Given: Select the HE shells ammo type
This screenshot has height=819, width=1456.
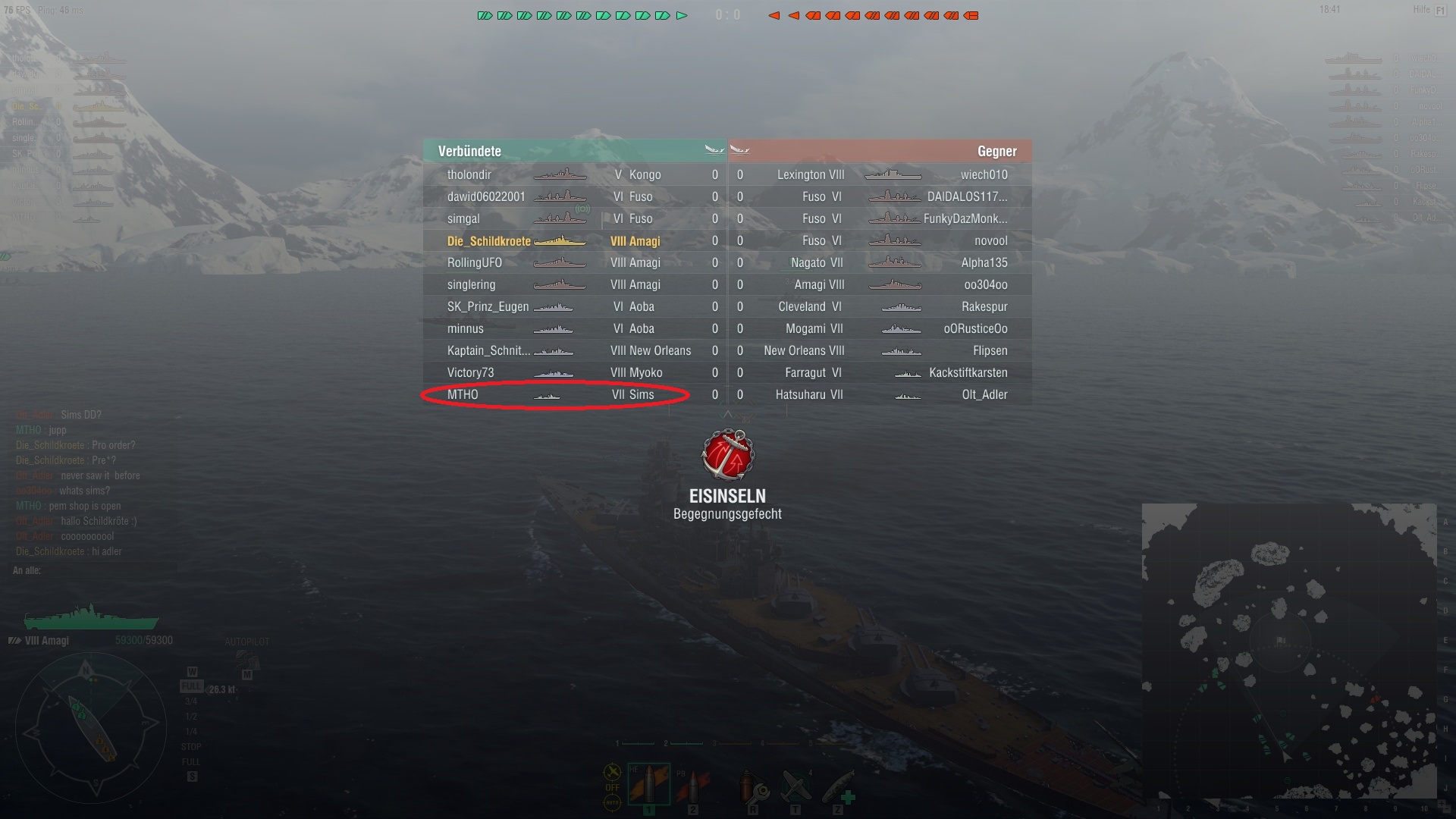Looking at the screenshot, I should click(x=649, y=785).
